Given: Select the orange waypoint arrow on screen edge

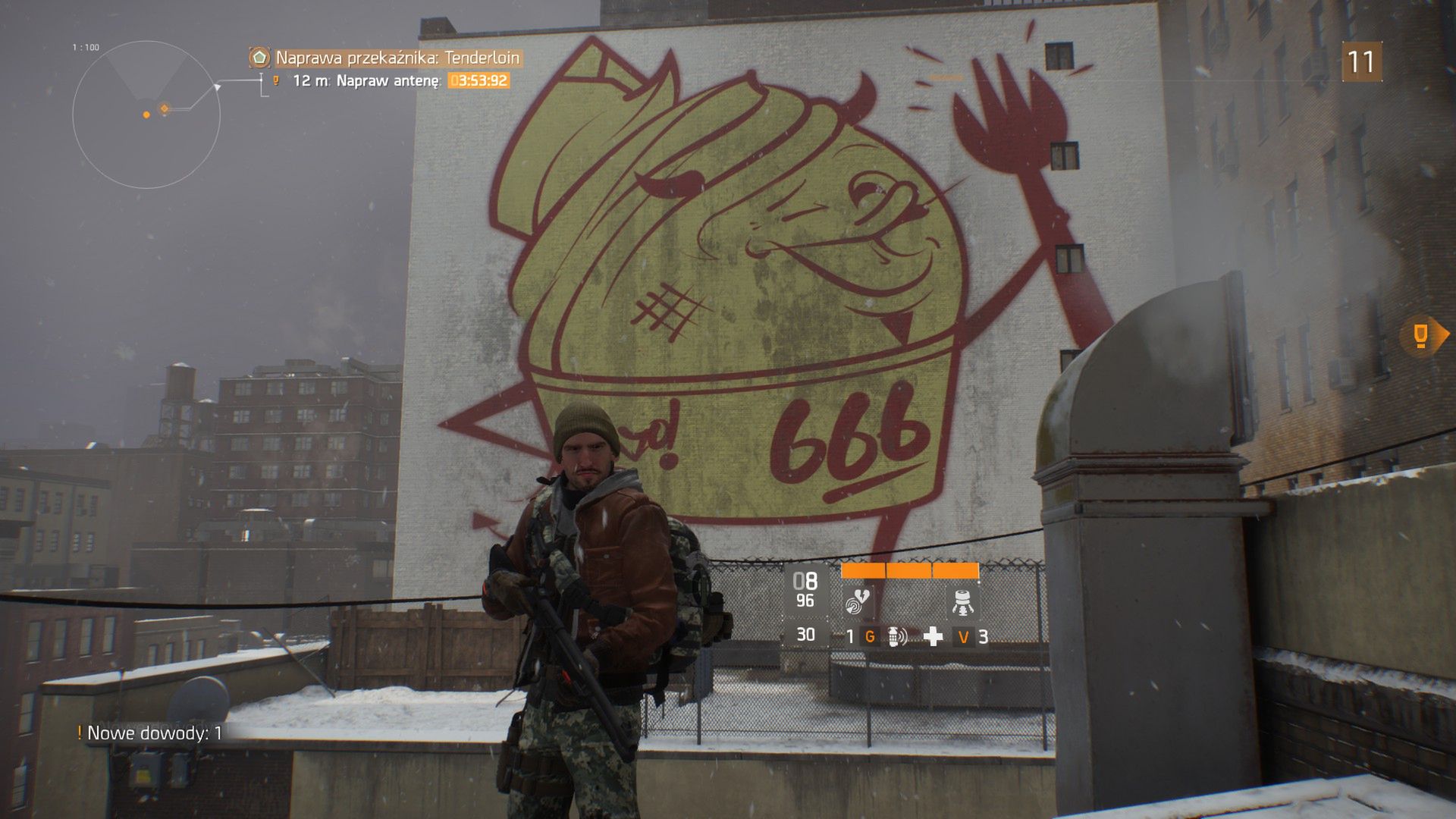Looking at the screenshot, I should pyautogui.click(x=1420, y=334).
